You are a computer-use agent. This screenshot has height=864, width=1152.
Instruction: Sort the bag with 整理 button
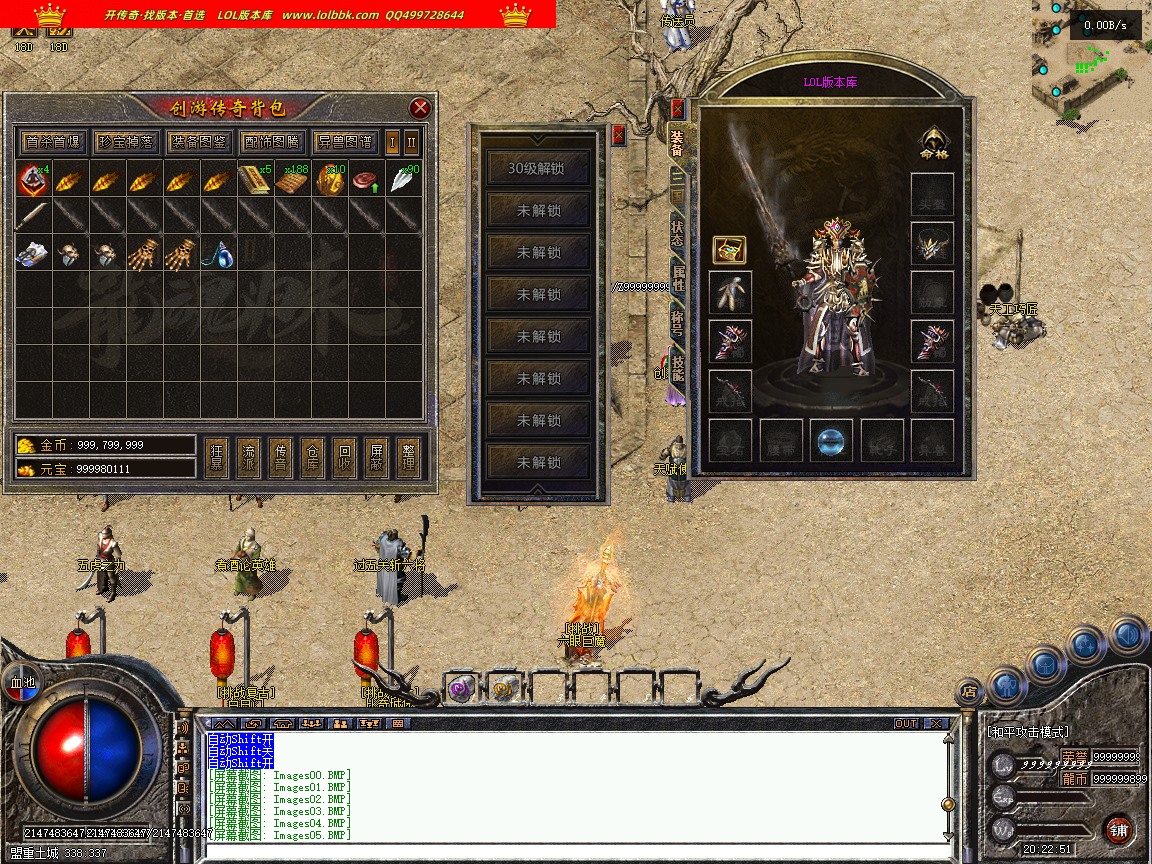click(408, 459)
